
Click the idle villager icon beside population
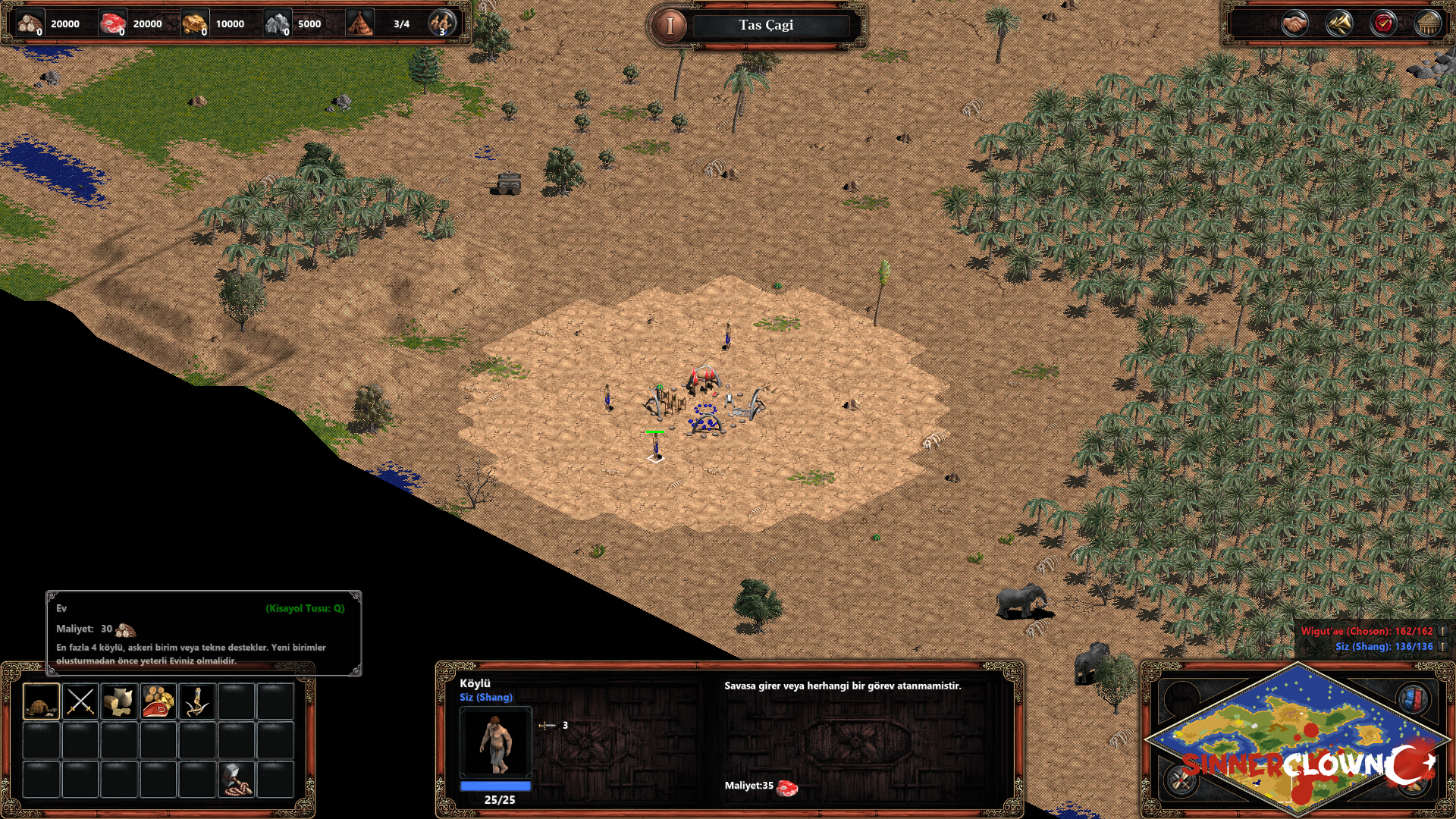(441, 24)
